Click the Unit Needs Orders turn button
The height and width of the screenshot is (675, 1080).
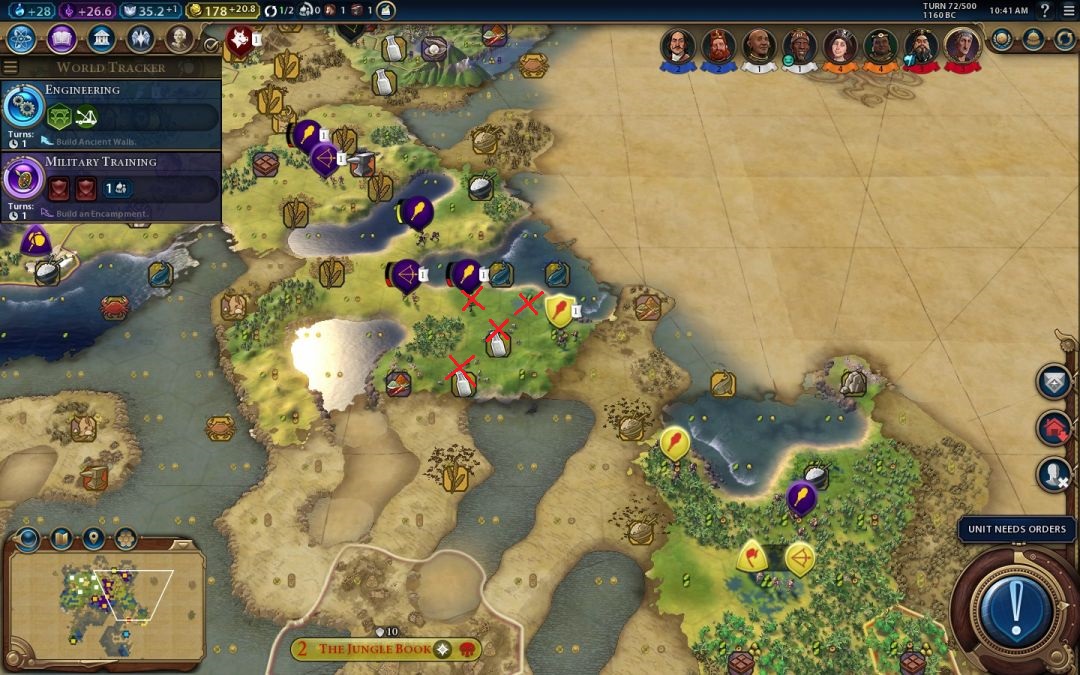1017,605
